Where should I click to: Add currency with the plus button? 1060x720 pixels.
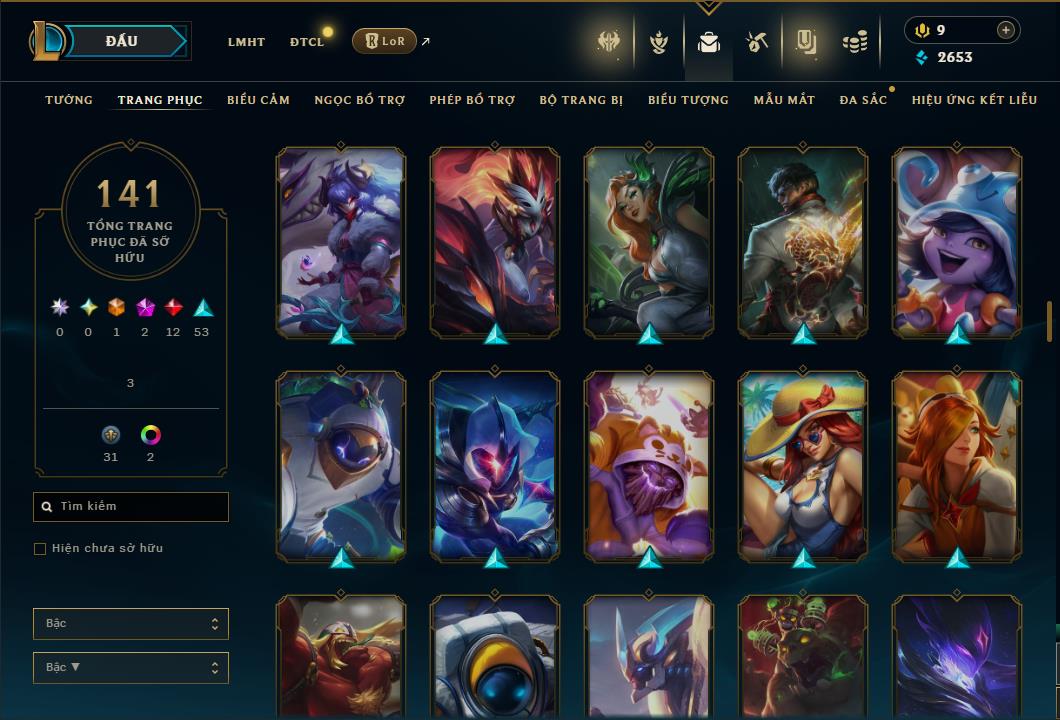pos(1005,31)
